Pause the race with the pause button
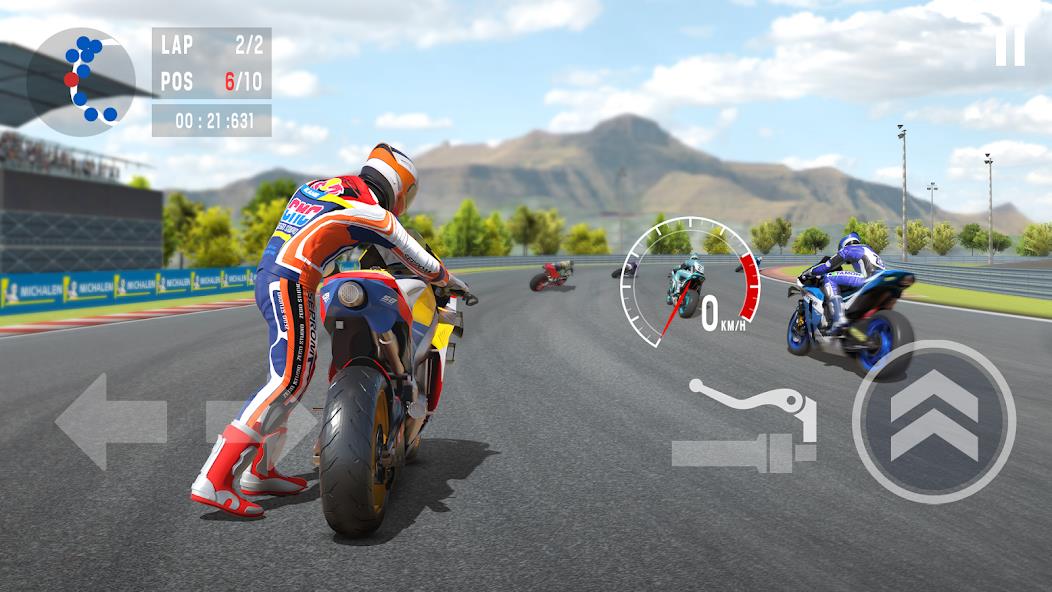 click(1010, 45)
